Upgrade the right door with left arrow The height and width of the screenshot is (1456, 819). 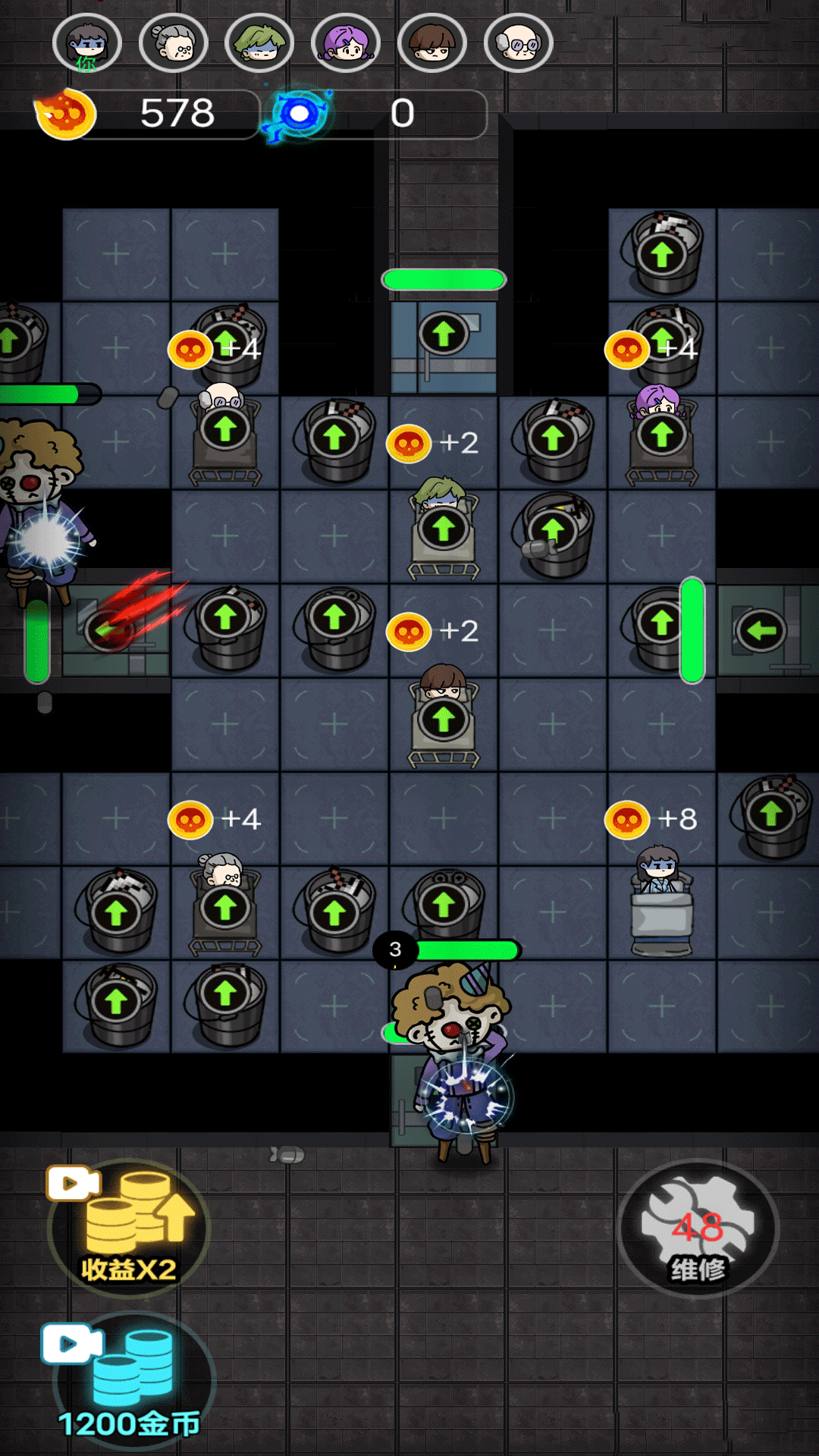click(761, 629)
